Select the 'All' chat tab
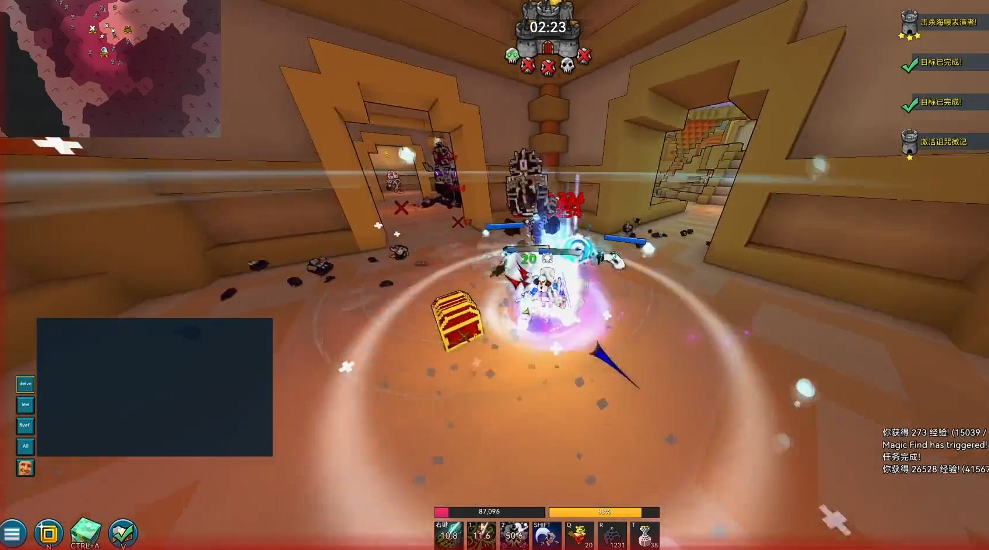989x550 pixels. coord(25,446)
